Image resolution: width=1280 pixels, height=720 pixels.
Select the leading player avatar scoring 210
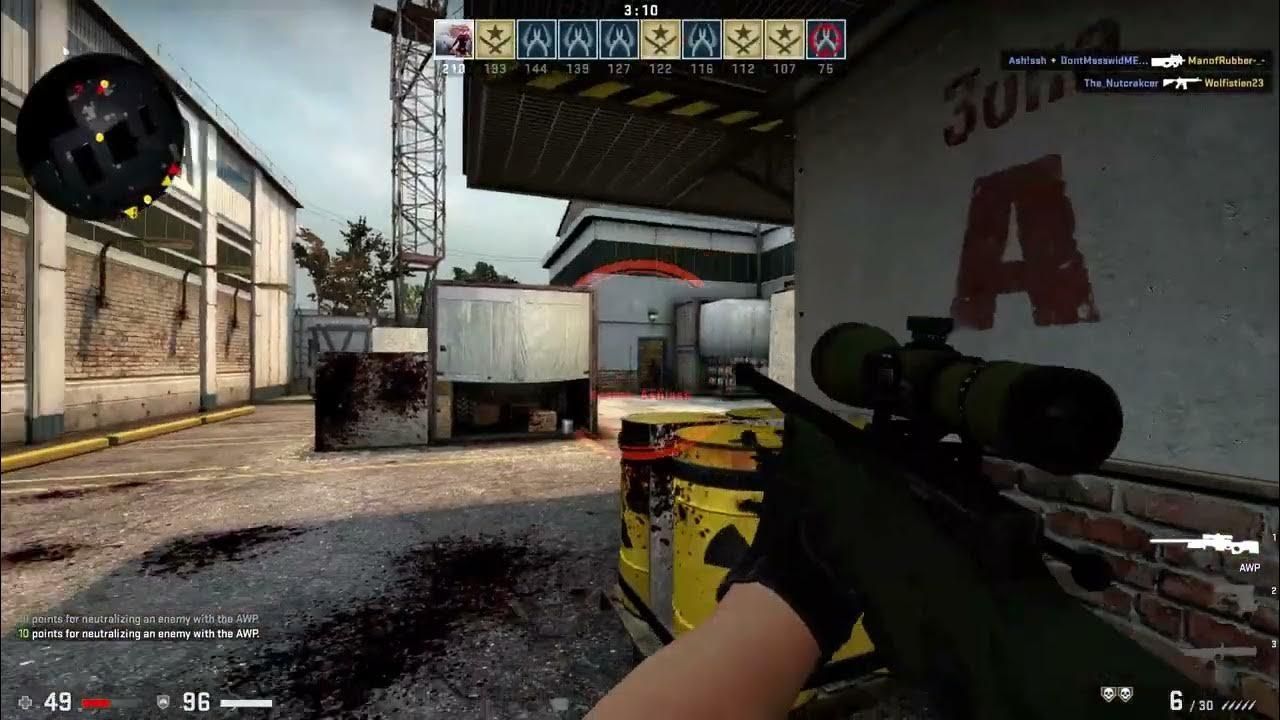pyautogui.click(x=454, y=39)
